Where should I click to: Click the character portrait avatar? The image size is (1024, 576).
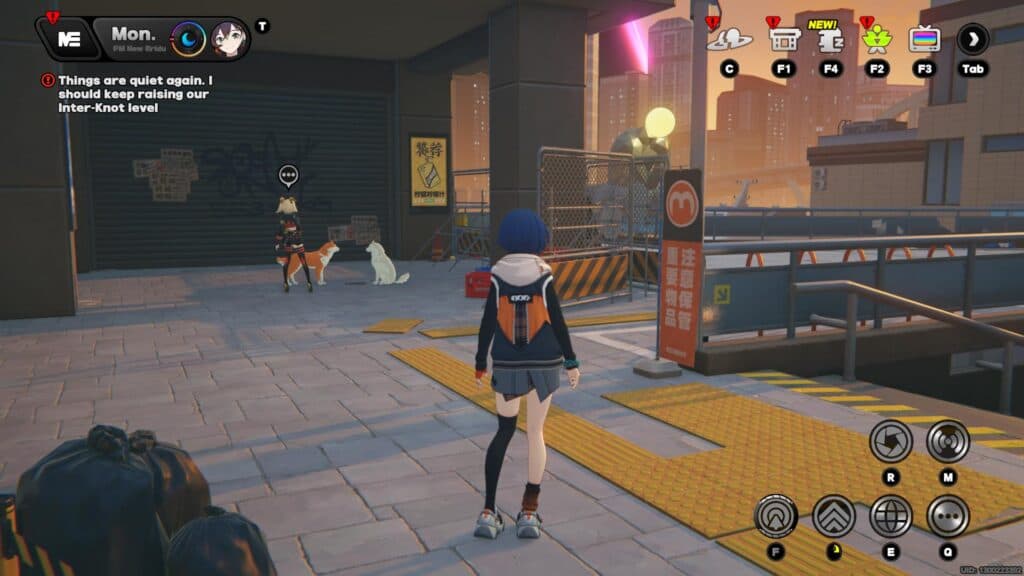[227, 39]
